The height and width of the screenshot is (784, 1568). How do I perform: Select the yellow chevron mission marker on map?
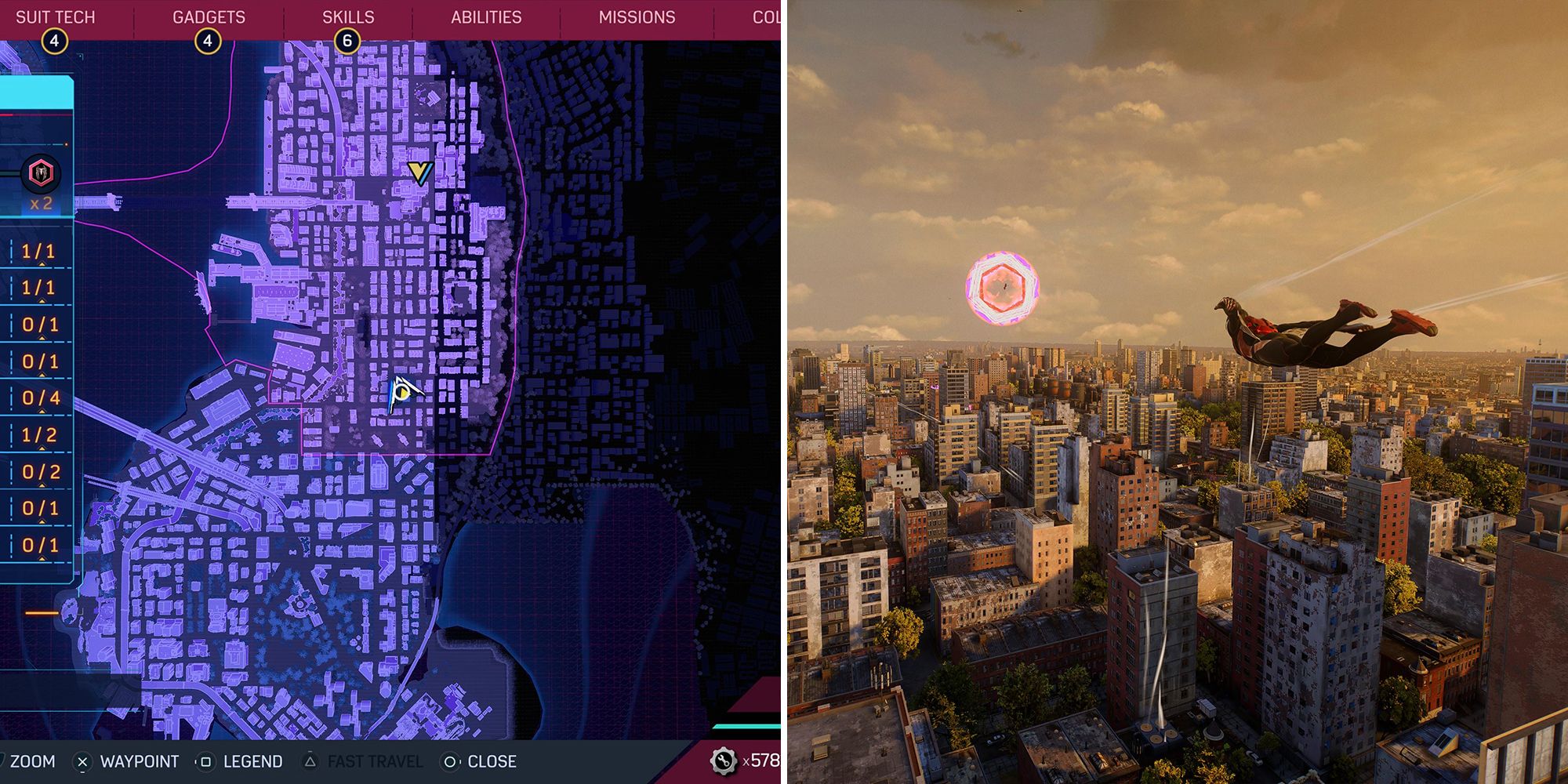[x=419, y=174]
